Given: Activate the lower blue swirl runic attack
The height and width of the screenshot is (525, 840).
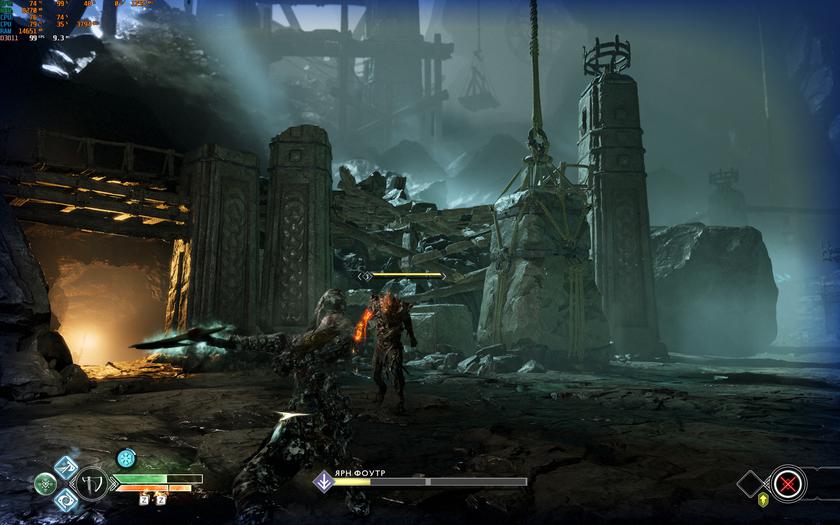Looking at the screenshot, I should tap(66, 499).
